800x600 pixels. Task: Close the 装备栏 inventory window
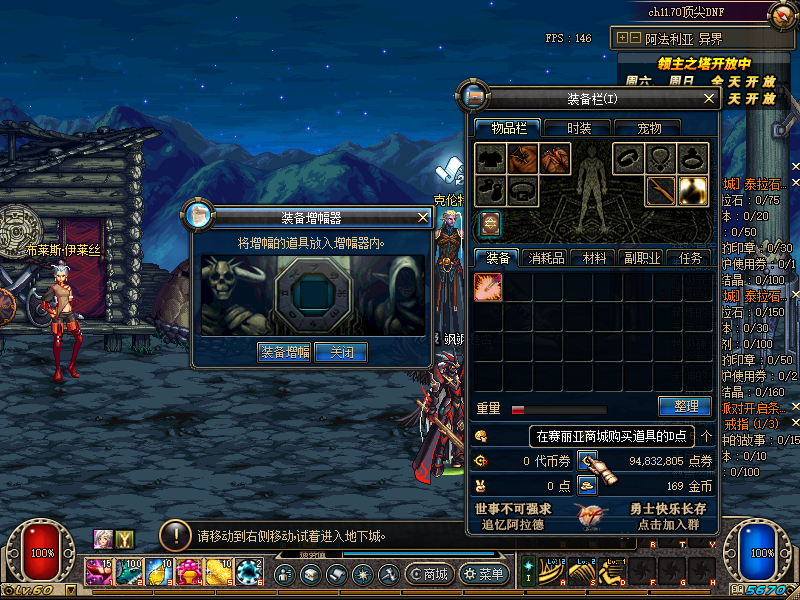tap(709, 98)
